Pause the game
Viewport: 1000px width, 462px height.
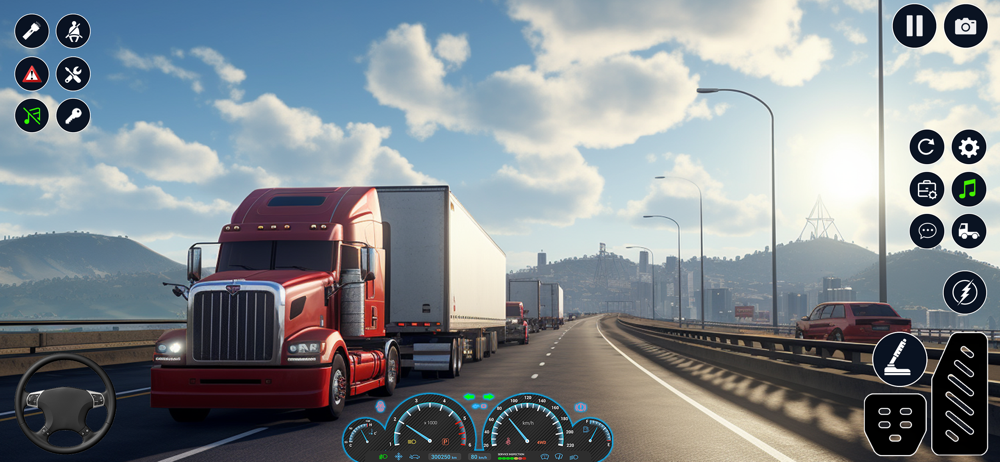point(914,26)
